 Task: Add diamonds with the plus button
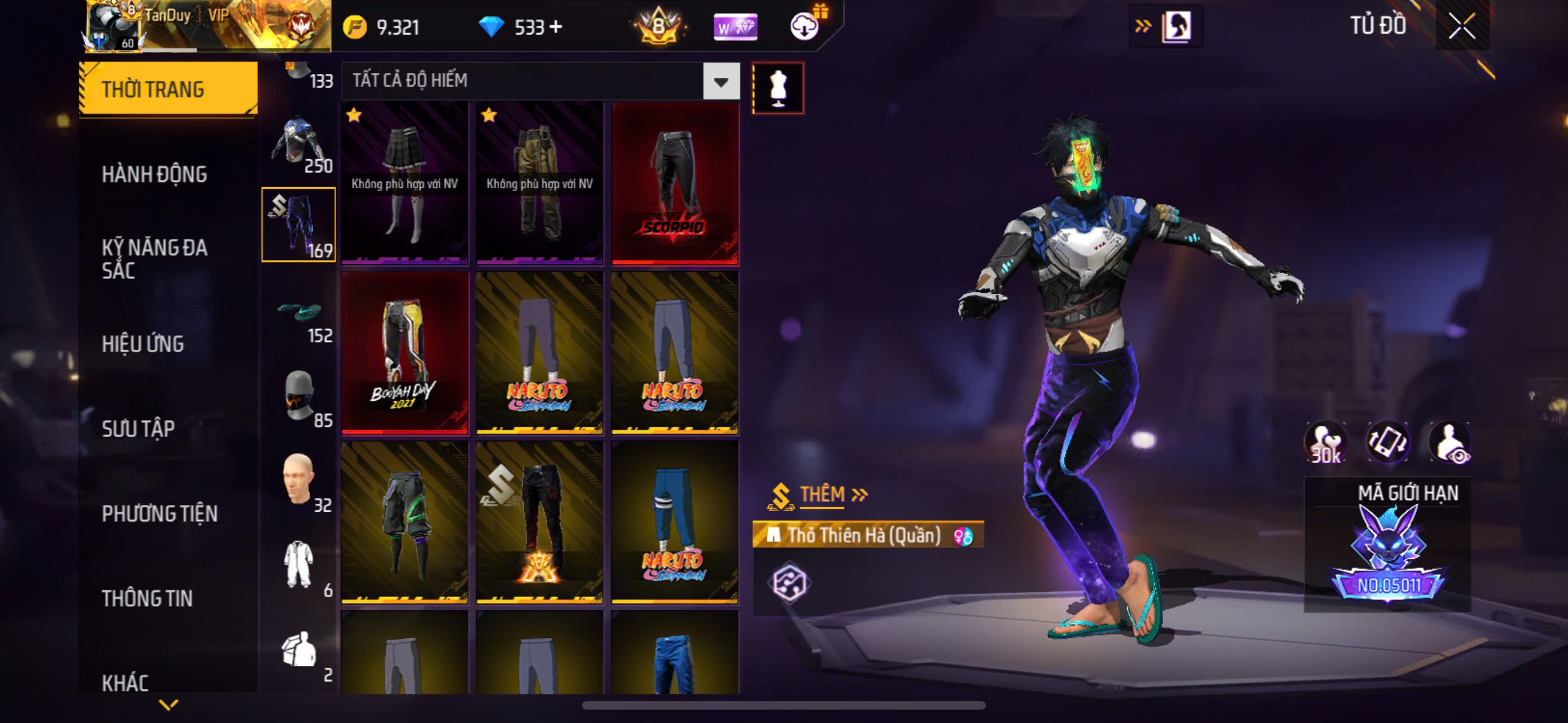[x=556, y=27]
